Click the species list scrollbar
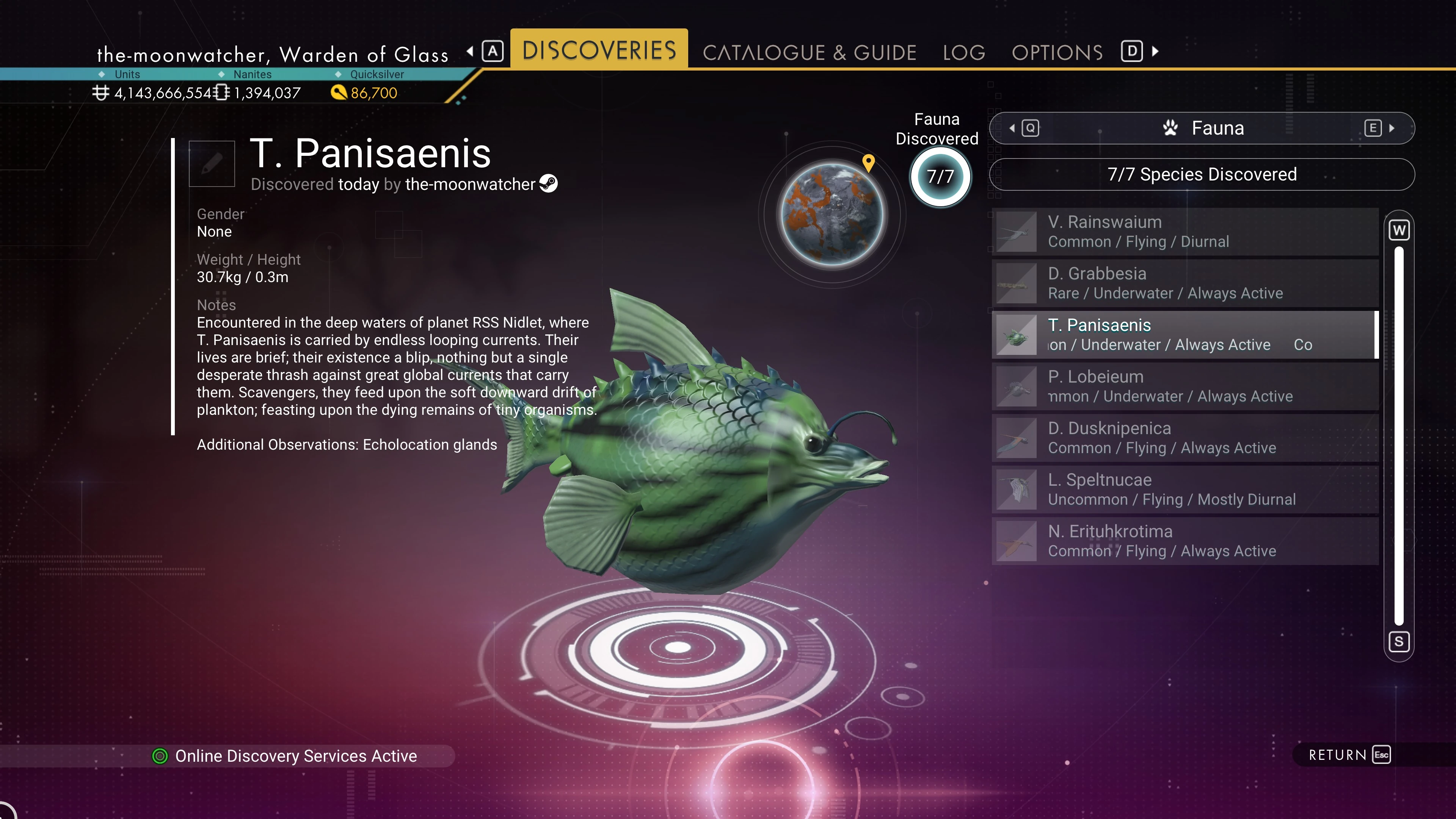The height and width of the screenshot is (819, 1456). [x=1398, y=435]
